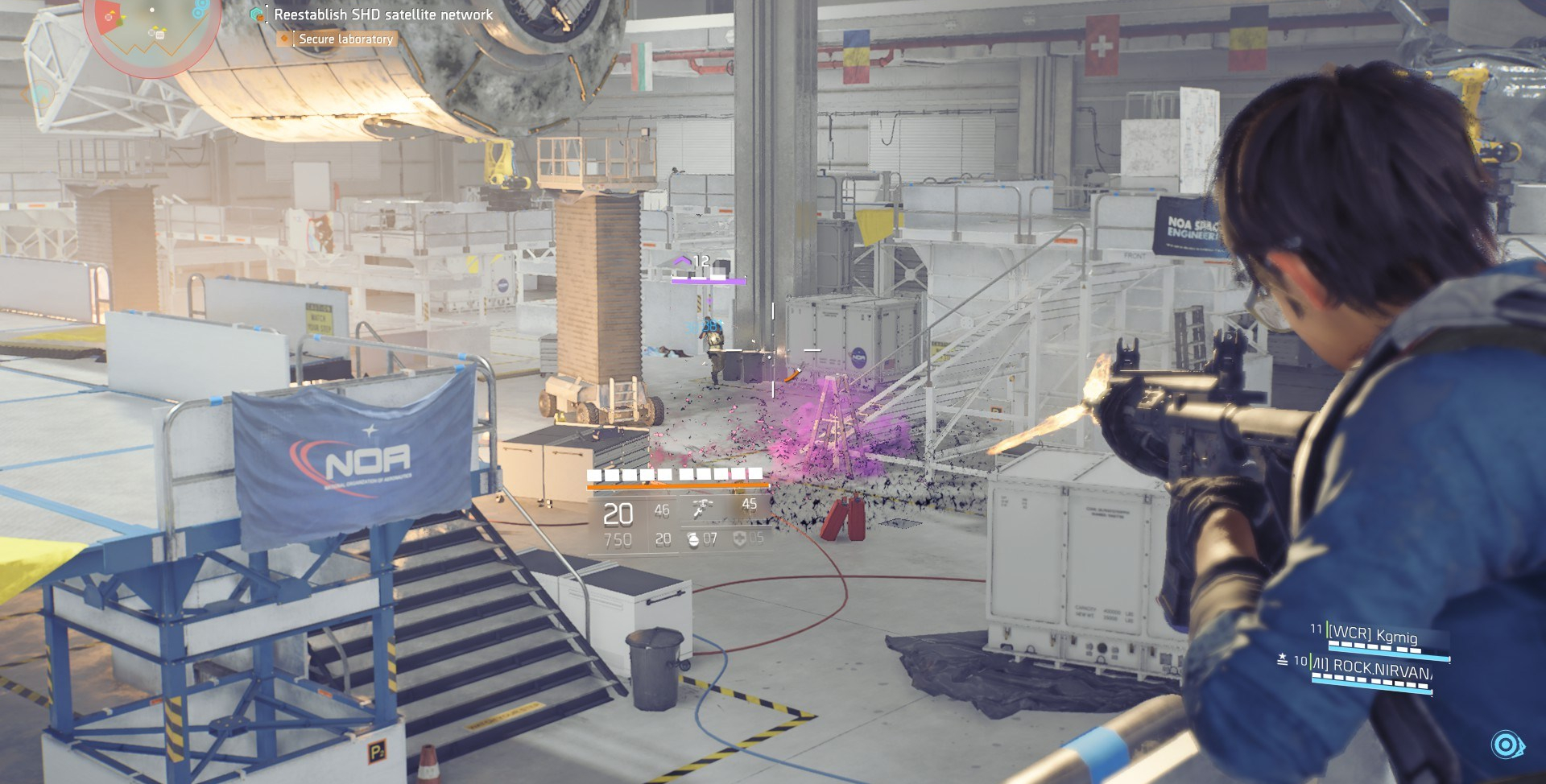Click the Secure laboratory objective
The height and width of the screenshot is (784, 1546).
pyautogui.click(x=345, y=39)
